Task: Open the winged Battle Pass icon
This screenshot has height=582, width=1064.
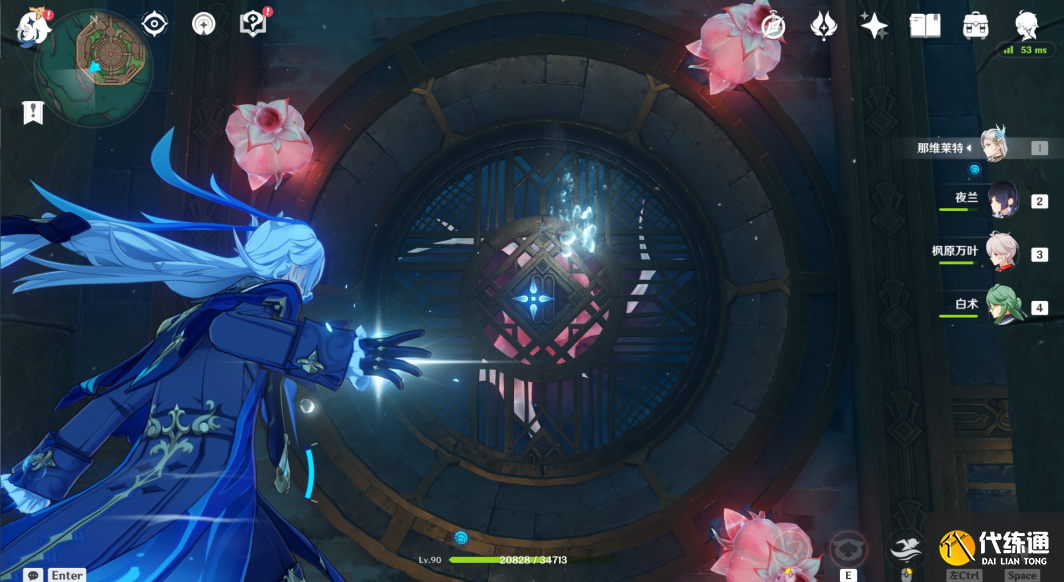Action: 824,26
